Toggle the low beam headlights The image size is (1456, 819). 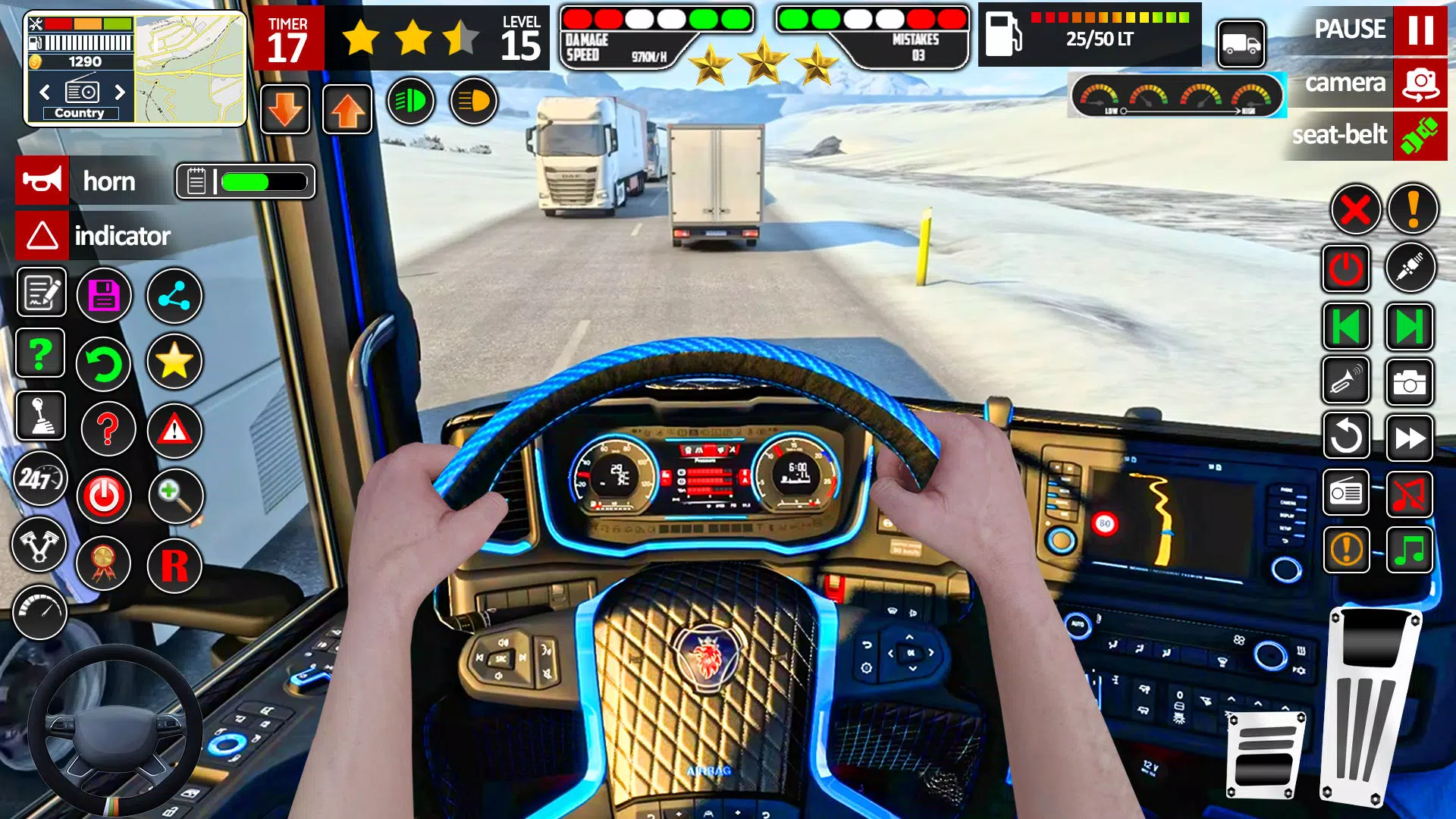410,99
